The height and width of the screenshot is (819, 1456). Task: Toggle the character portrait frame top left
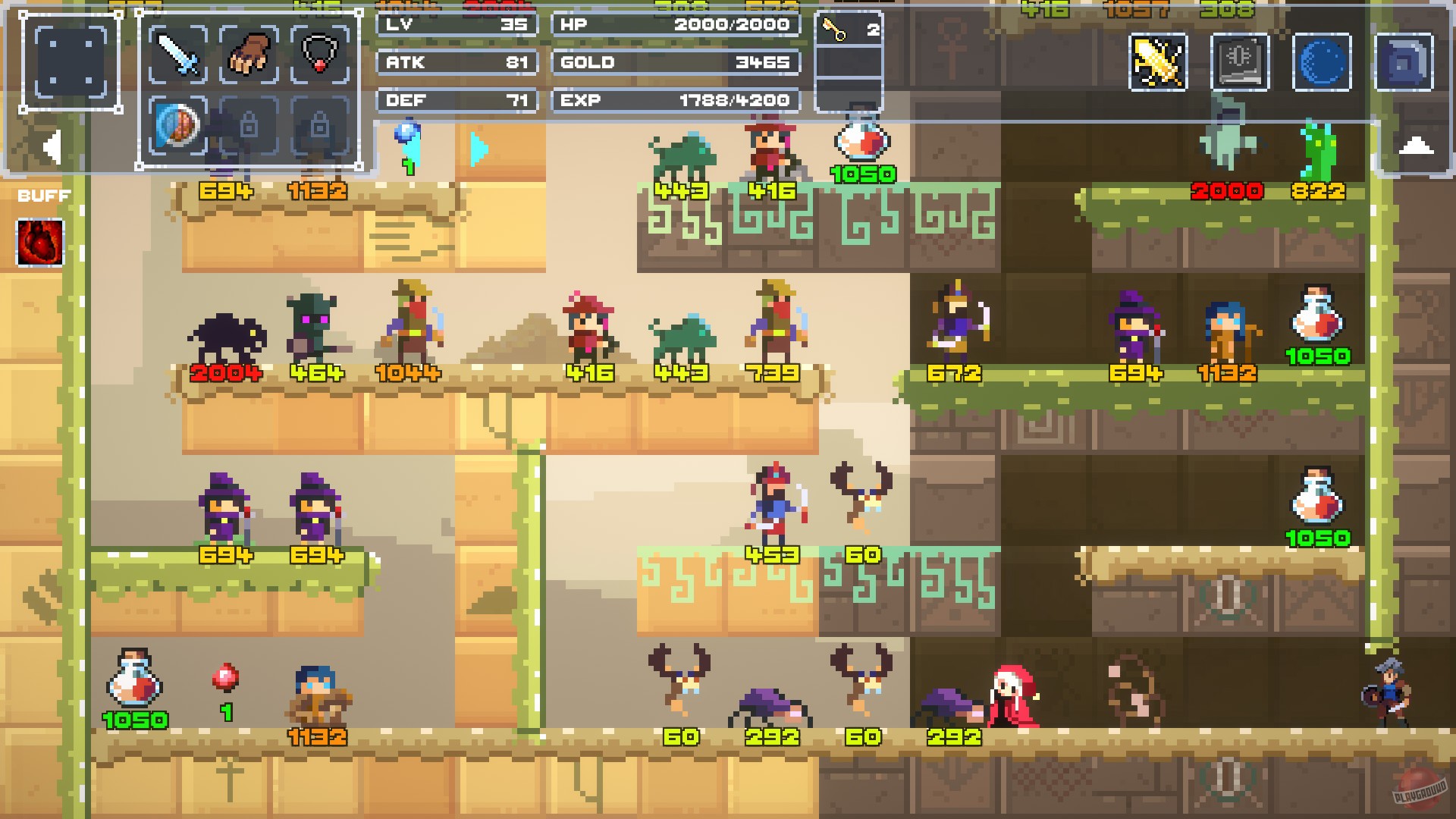coord(73,60)
